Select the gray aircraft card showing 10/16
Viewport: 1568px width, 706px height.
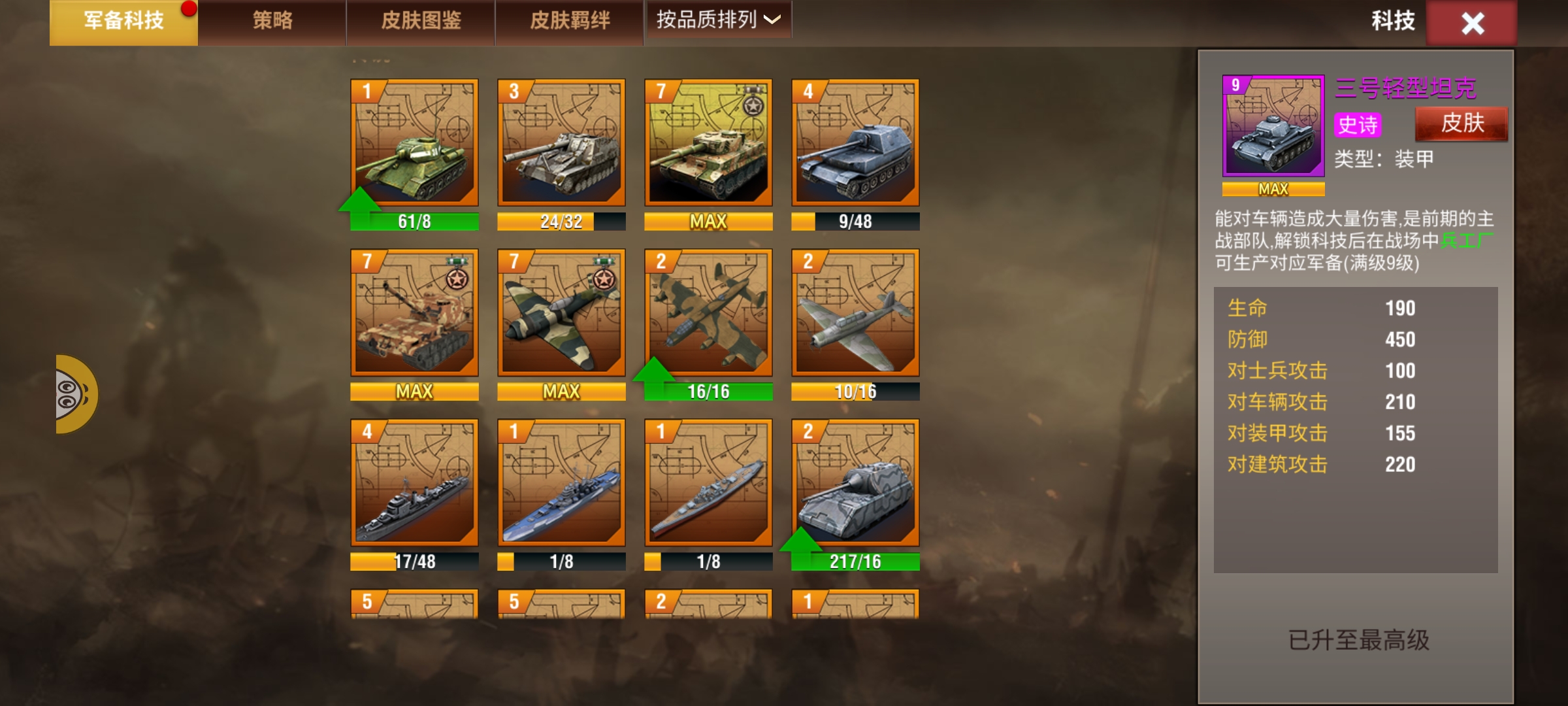[855, 312]
